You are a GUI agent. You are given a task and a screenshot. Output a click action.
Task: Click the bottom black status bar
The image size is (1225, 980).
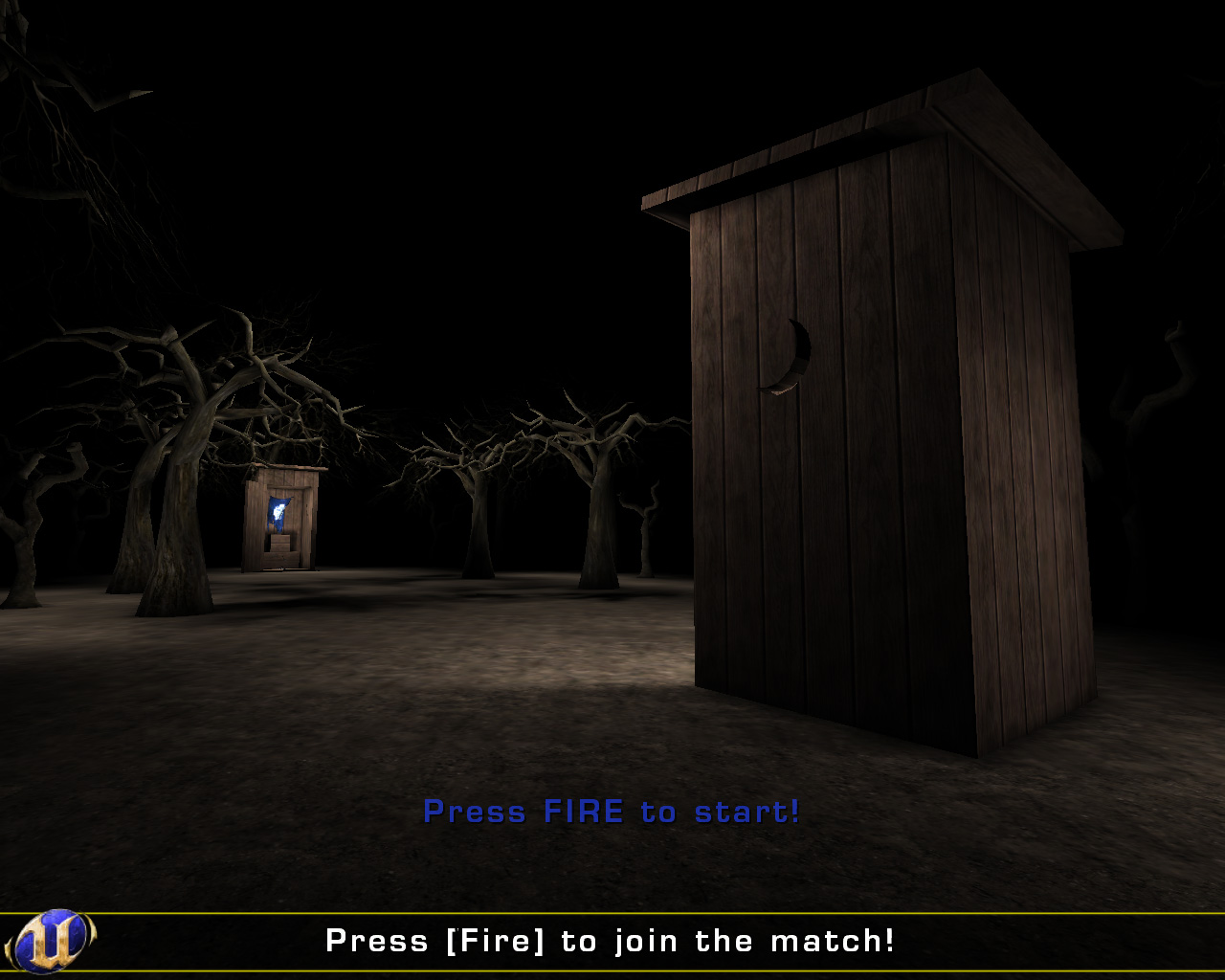tap(612, 942)
